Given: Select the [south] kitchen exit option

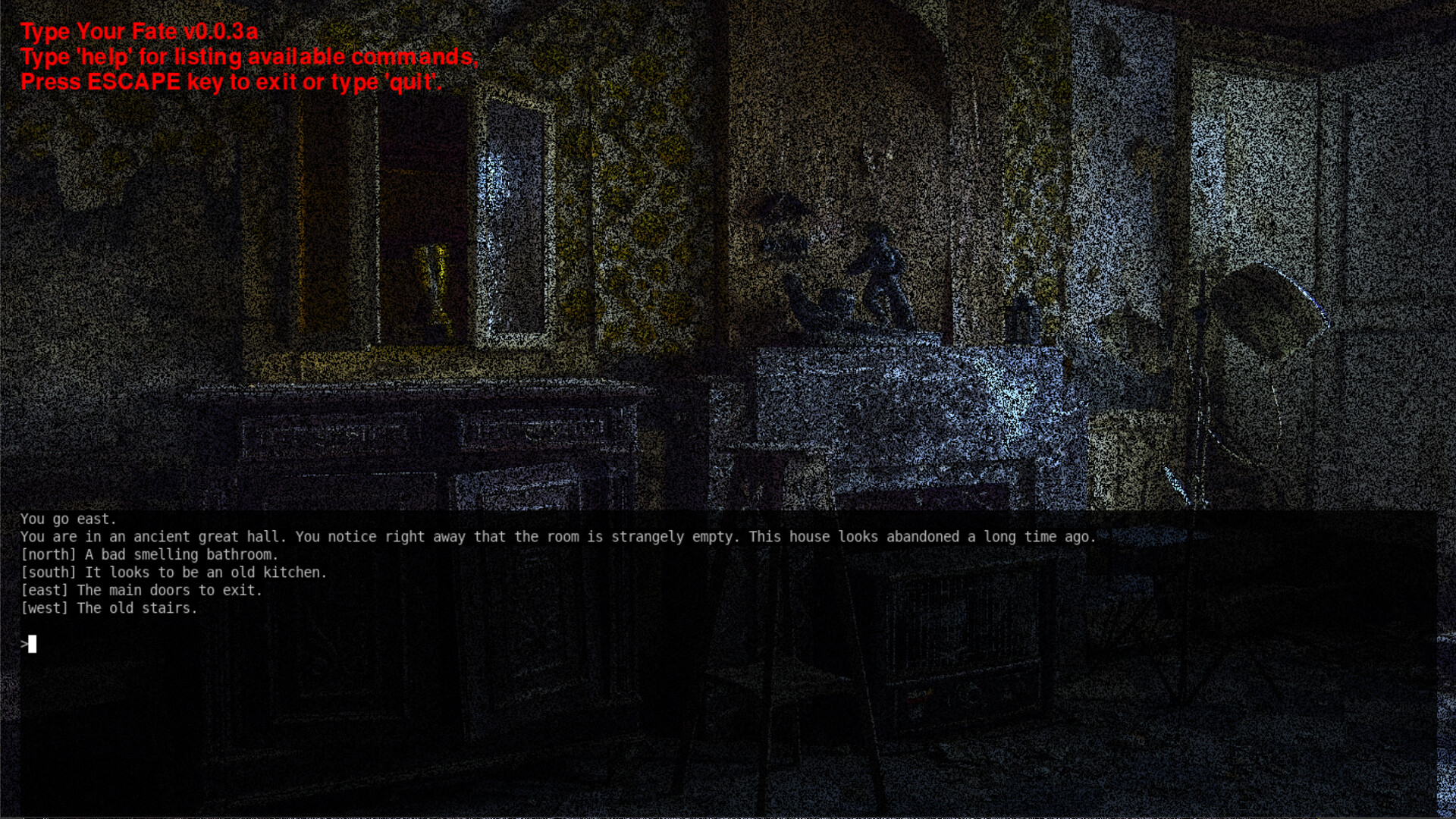Looking at the screenshot, I should pyautogui.click(x=174, y=573).
